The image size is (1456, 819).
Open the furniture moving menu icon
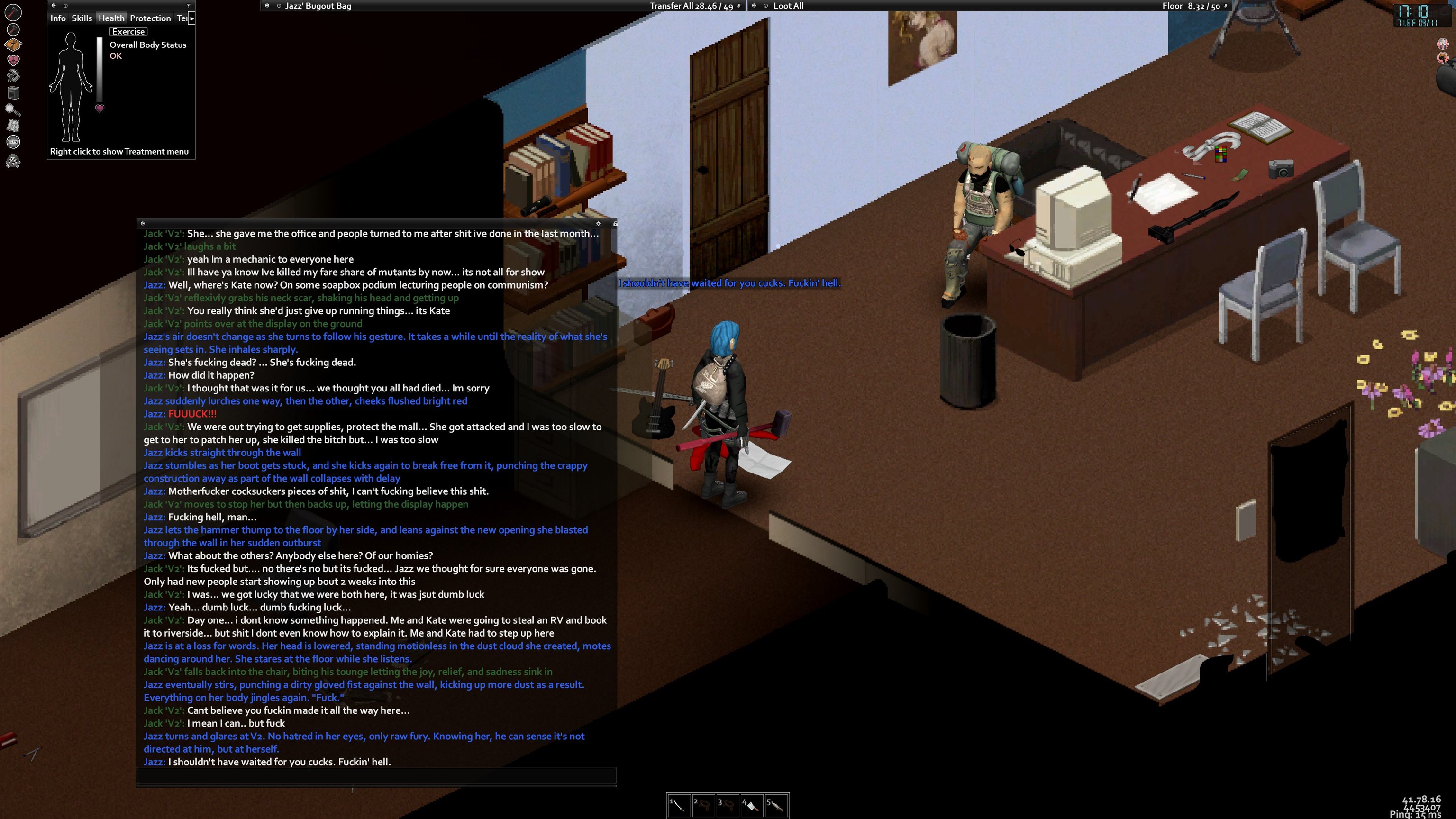pos(13,92)
